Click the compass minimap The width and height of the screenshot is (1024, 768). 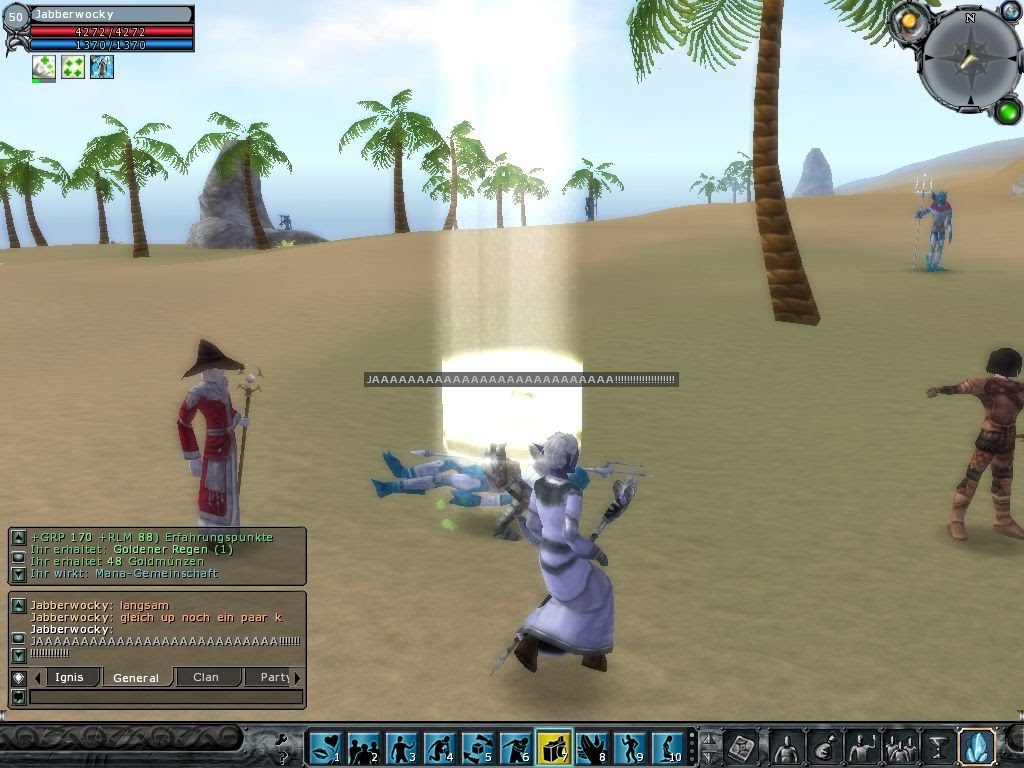click(x=967, y=60)
